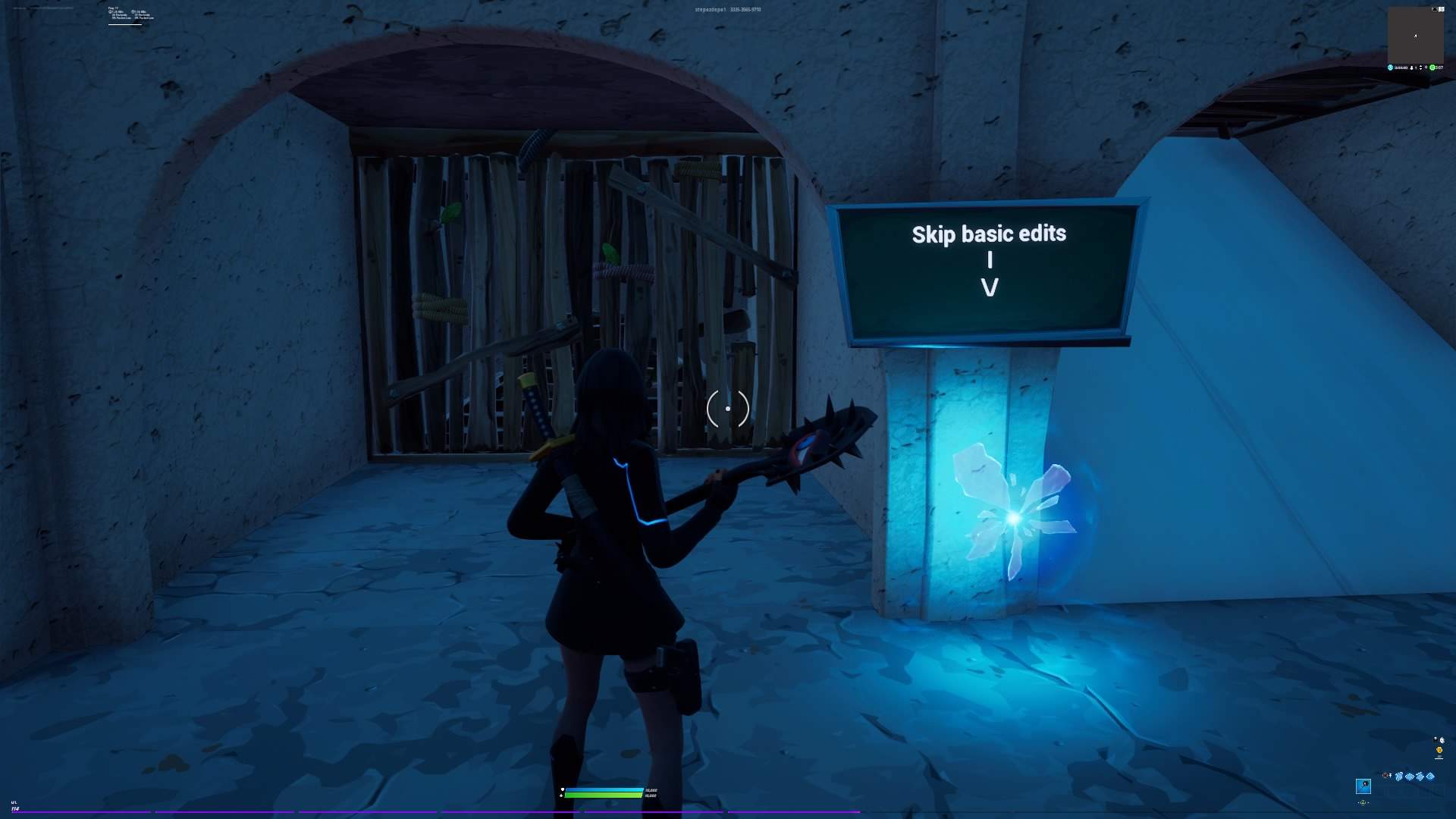Select the wall build piece icon in hotbar
Screen dimensions: 1456x819
click(x=1399, y=777)
